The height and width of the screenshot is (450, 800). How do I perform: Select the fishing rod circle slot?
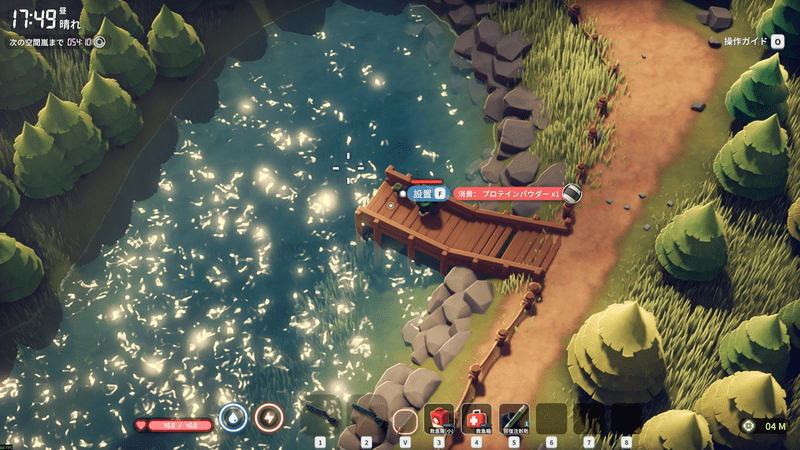tap(404, 418)
